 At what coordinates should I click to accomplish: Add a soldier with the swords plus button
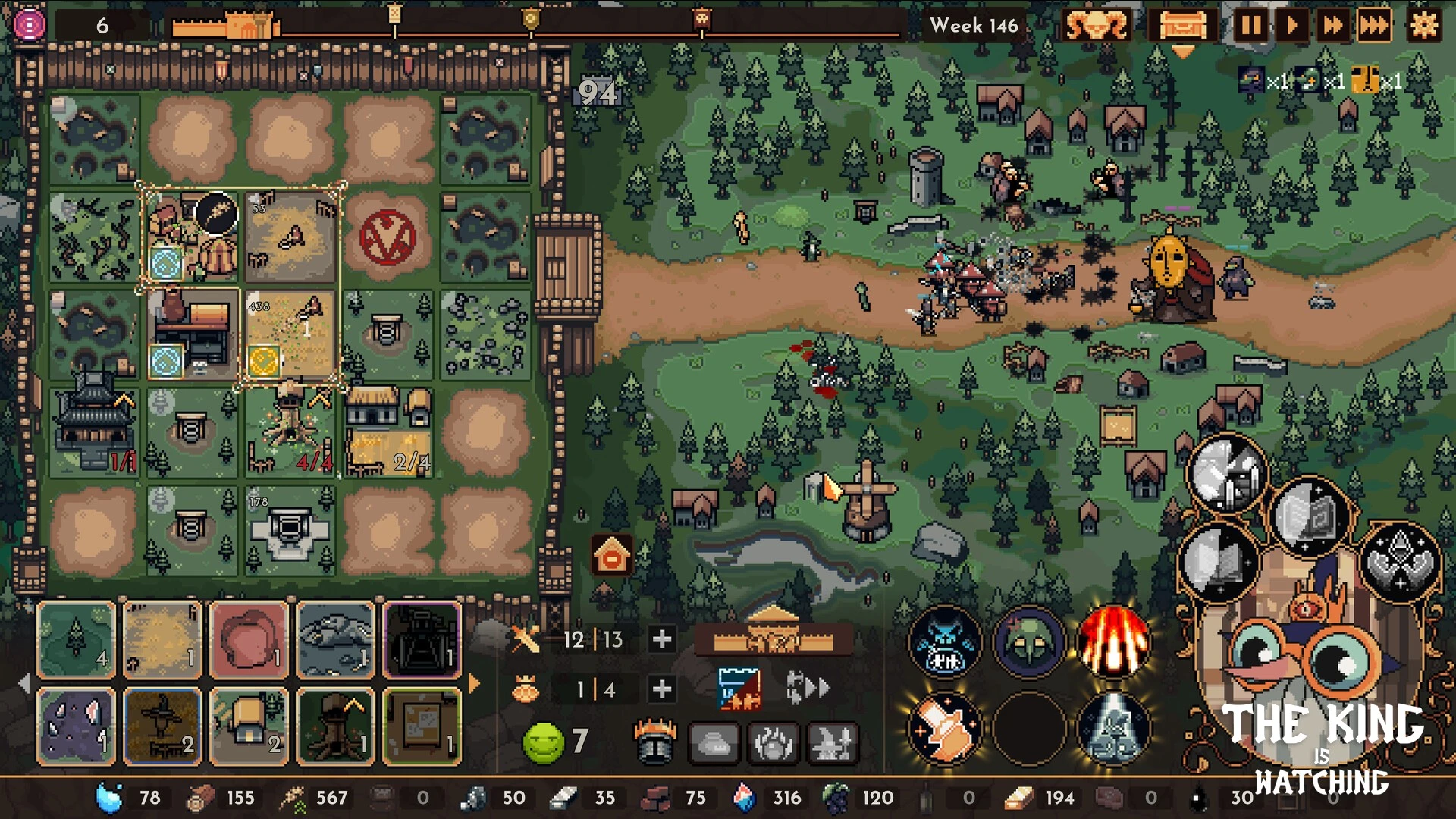point(661,639)
